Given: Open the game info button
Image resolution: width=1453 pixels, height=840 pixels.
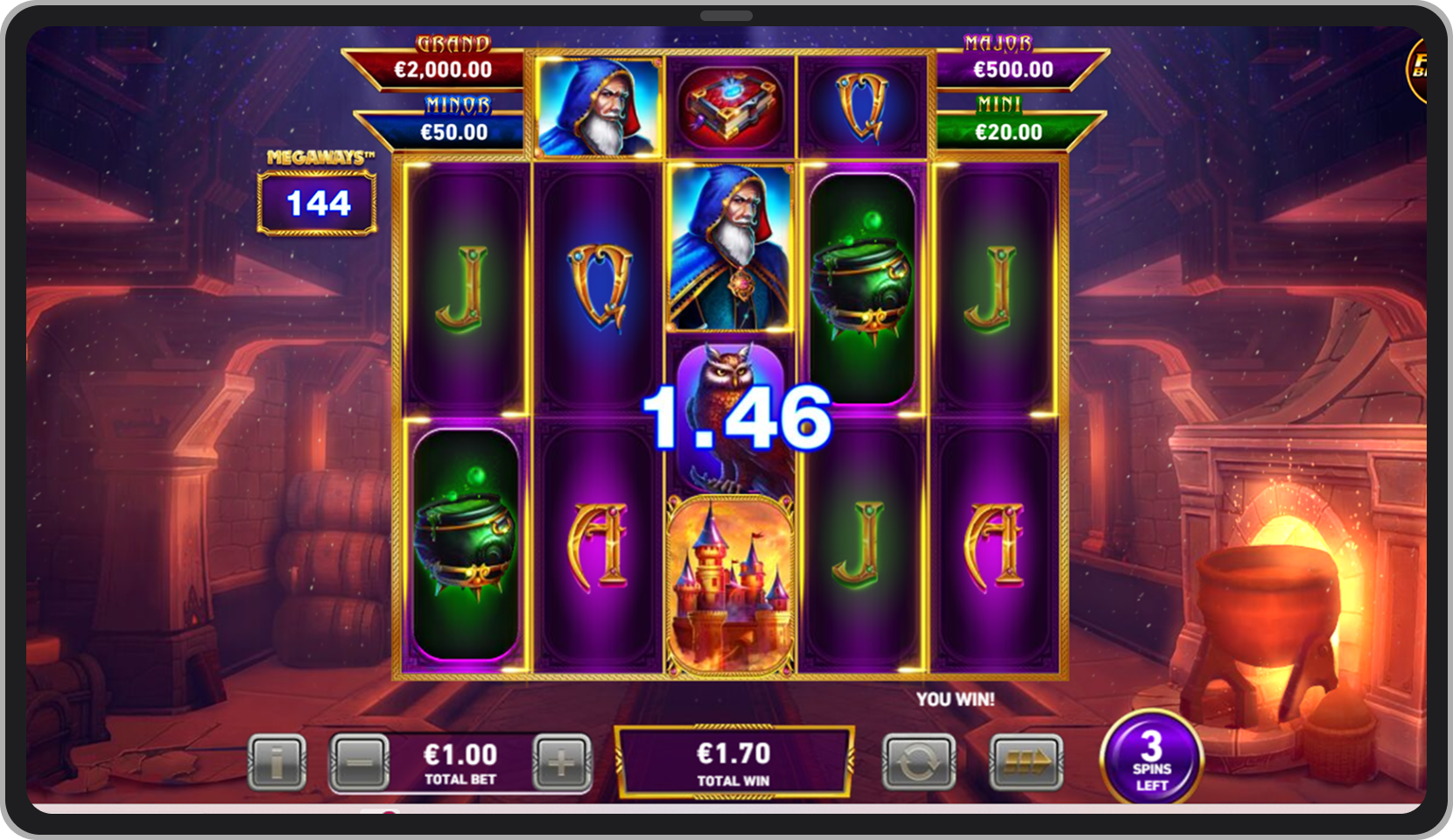Looking at the screenshot, I should 277,763.
